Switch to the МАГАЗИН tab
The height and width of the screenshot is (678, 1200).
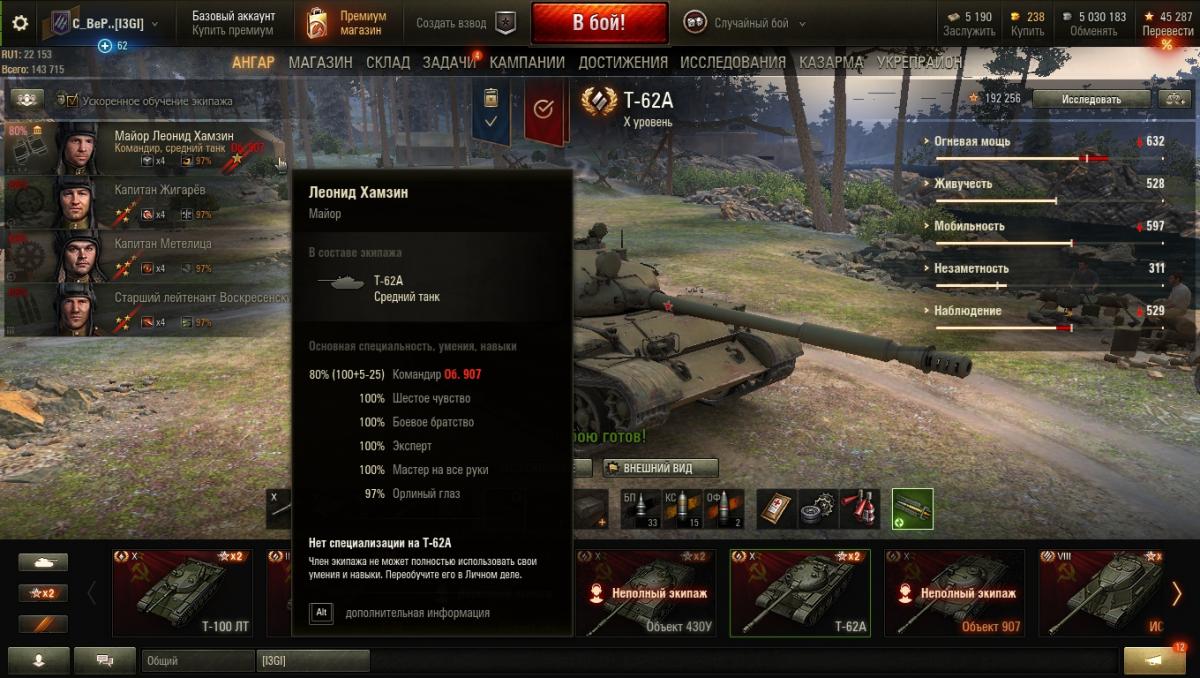tap(320, 62)
